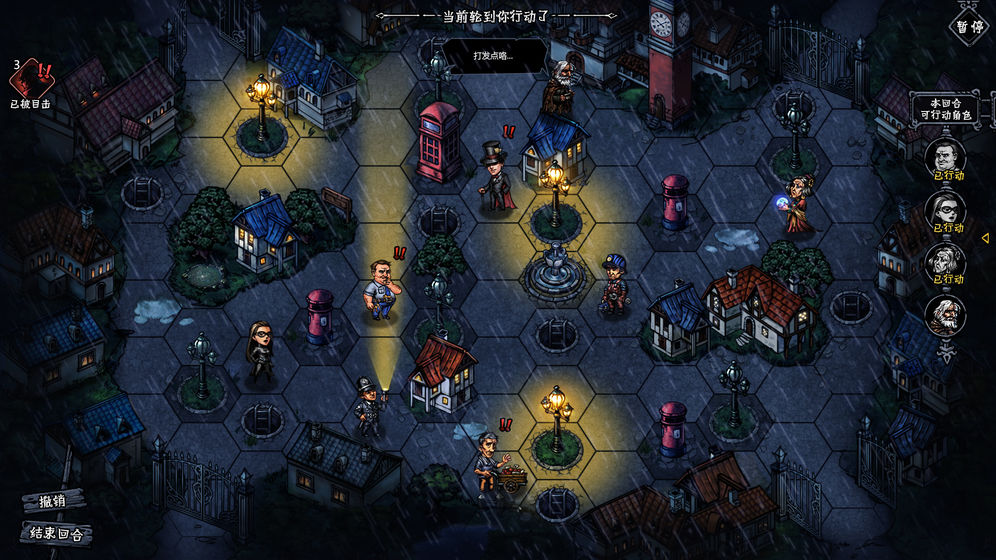
Task: End the turn with 结束回合
Action: pos(55,533)
